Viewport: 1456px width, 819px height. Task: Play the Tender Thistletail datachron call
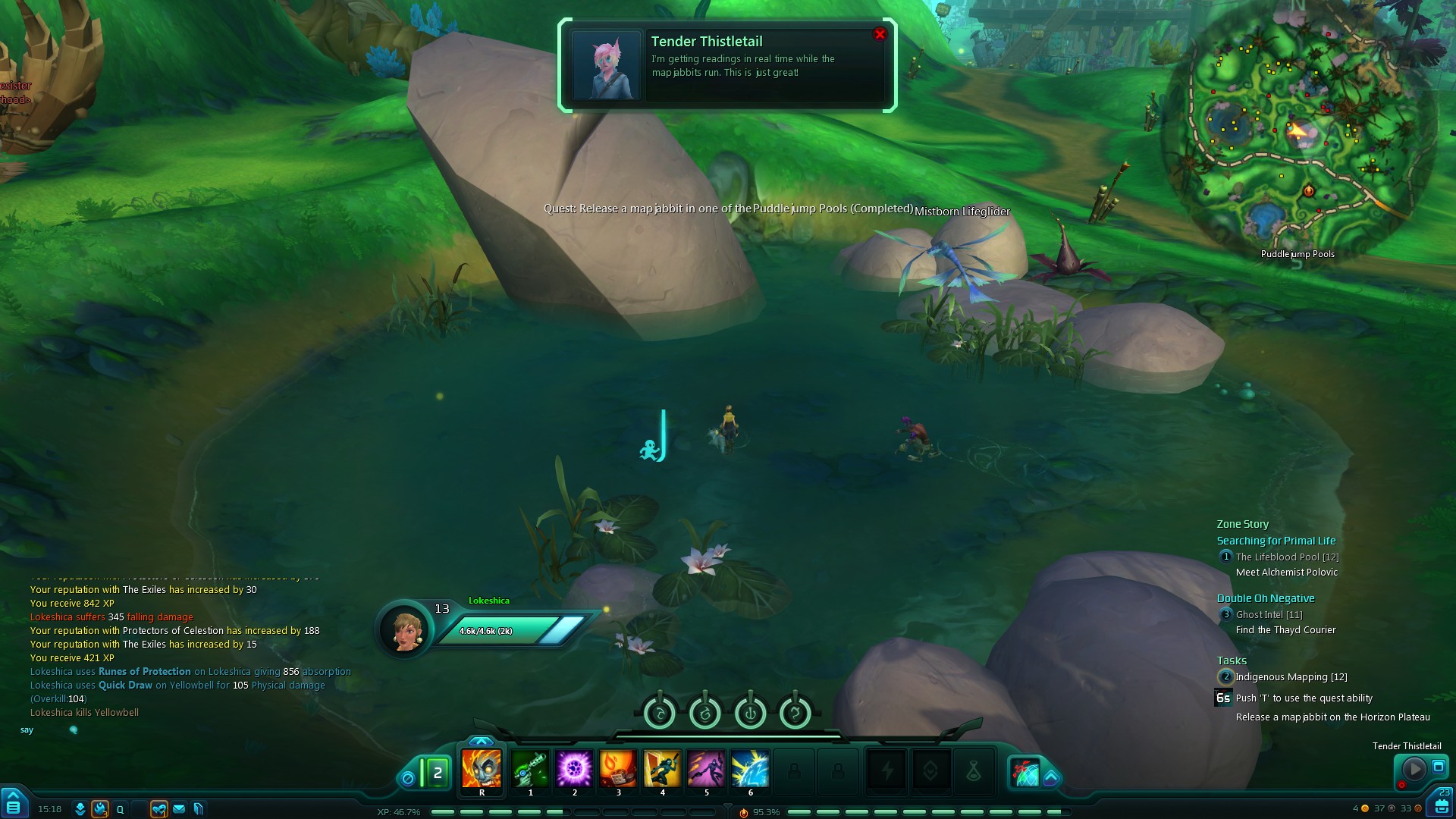[1414, 769]
